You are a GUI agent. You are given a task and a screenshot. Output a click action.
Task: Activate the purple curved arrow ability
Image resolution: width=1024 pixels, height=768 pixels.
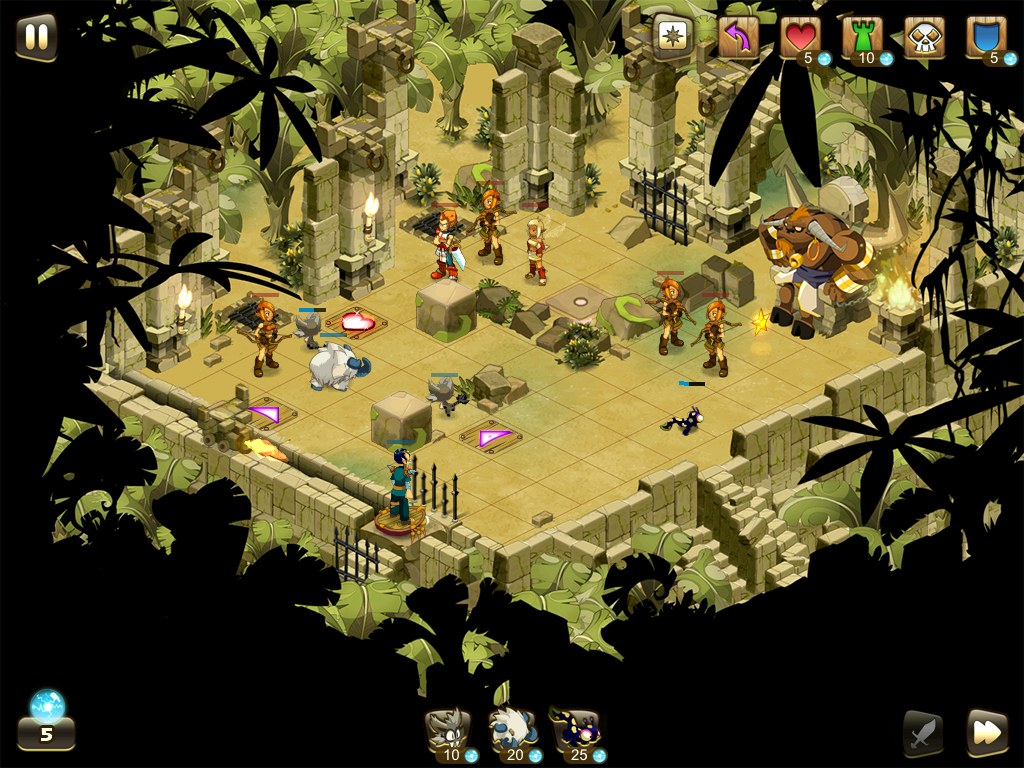point(738,38)
